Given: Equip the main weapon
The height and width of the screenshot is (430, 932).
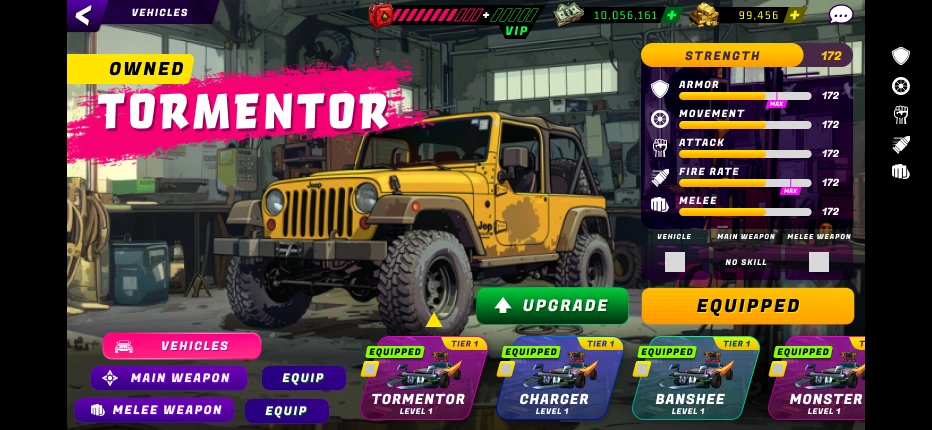Looking at the screenshot, I should tap(303, 378).
